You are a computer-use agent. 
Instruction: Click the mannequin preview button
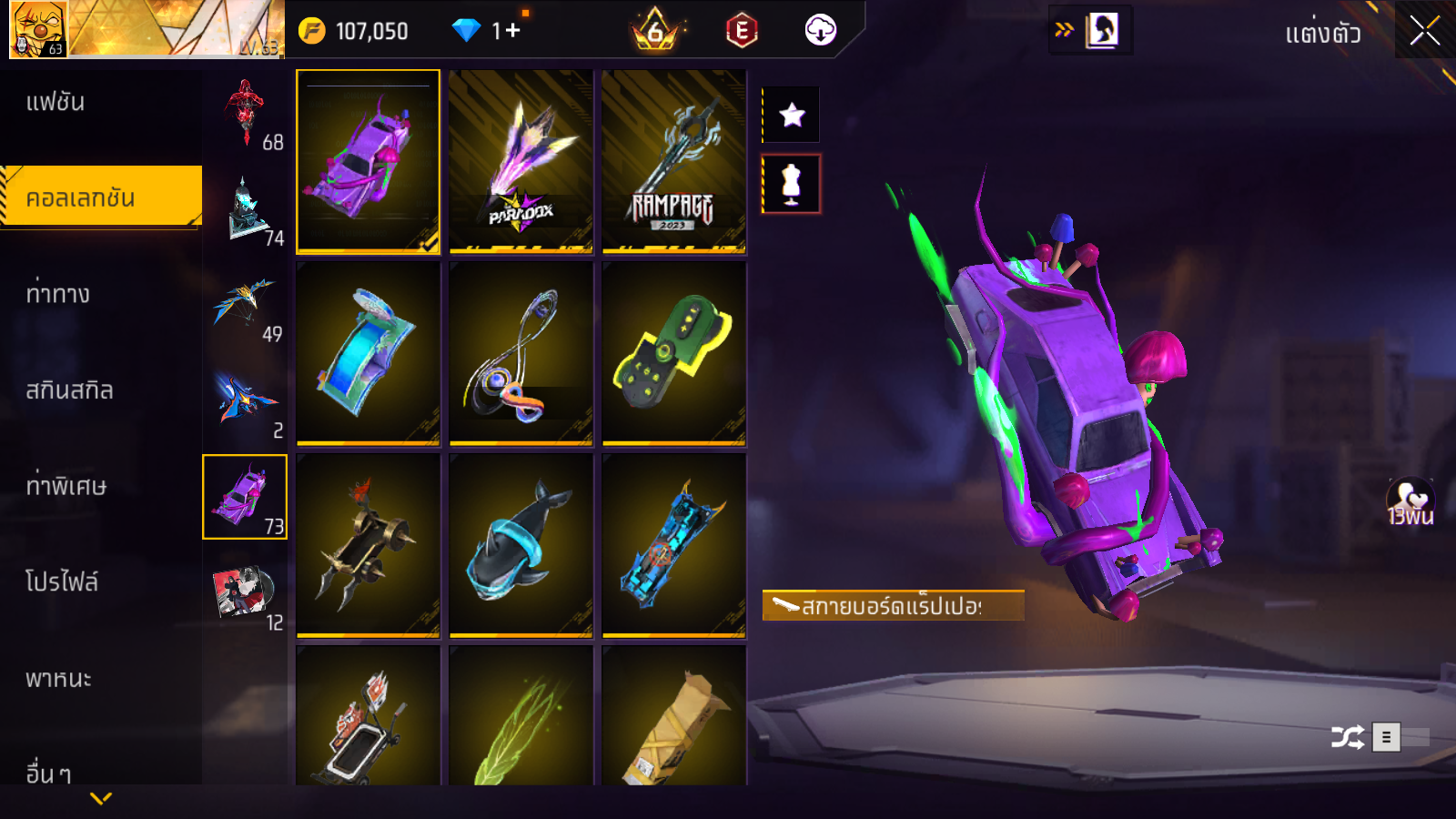(x=792, y=184)
